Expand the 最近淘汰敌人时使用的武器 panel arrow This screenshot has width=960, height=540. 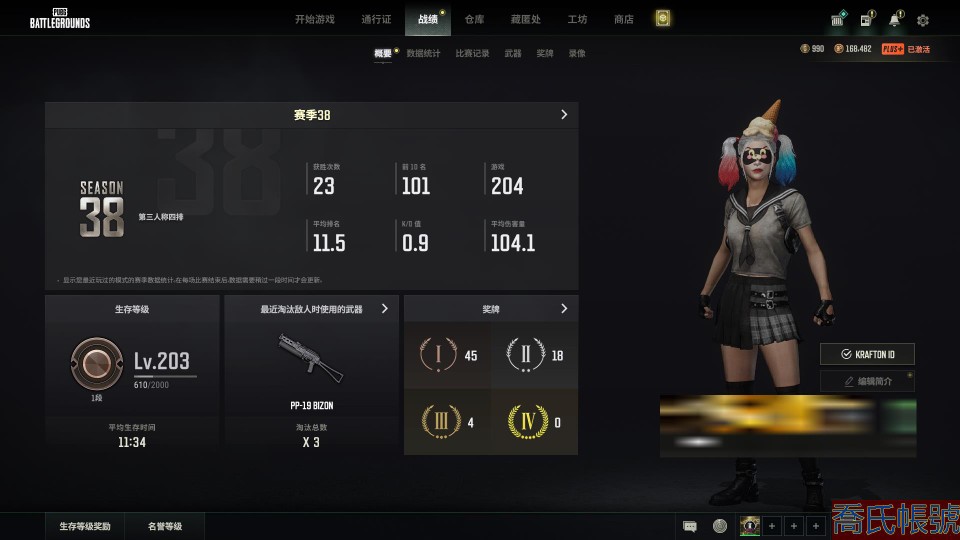tap(385, 309)
